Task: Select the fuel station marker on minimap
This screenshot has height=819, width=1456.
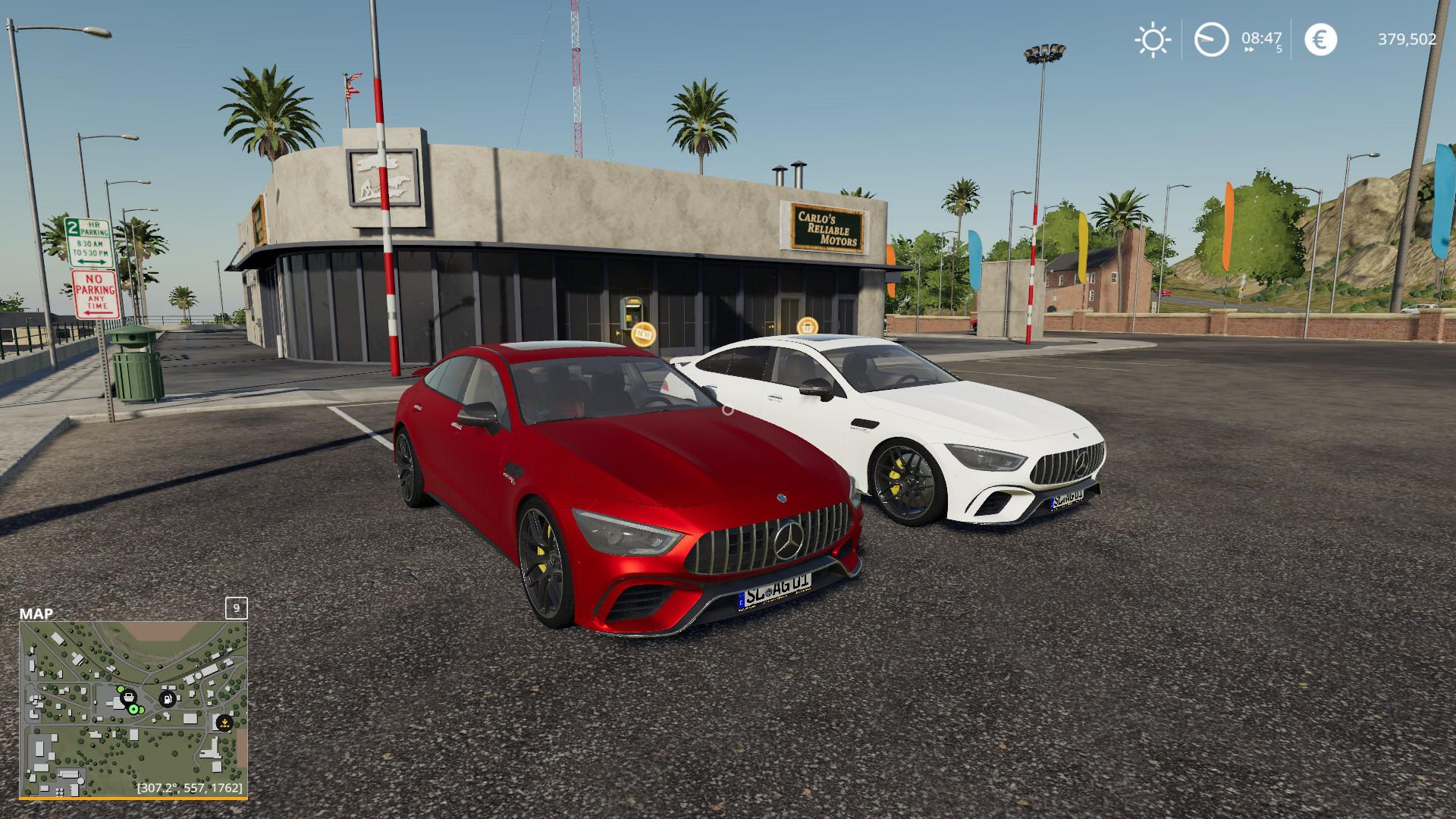Action: (168, 698)
